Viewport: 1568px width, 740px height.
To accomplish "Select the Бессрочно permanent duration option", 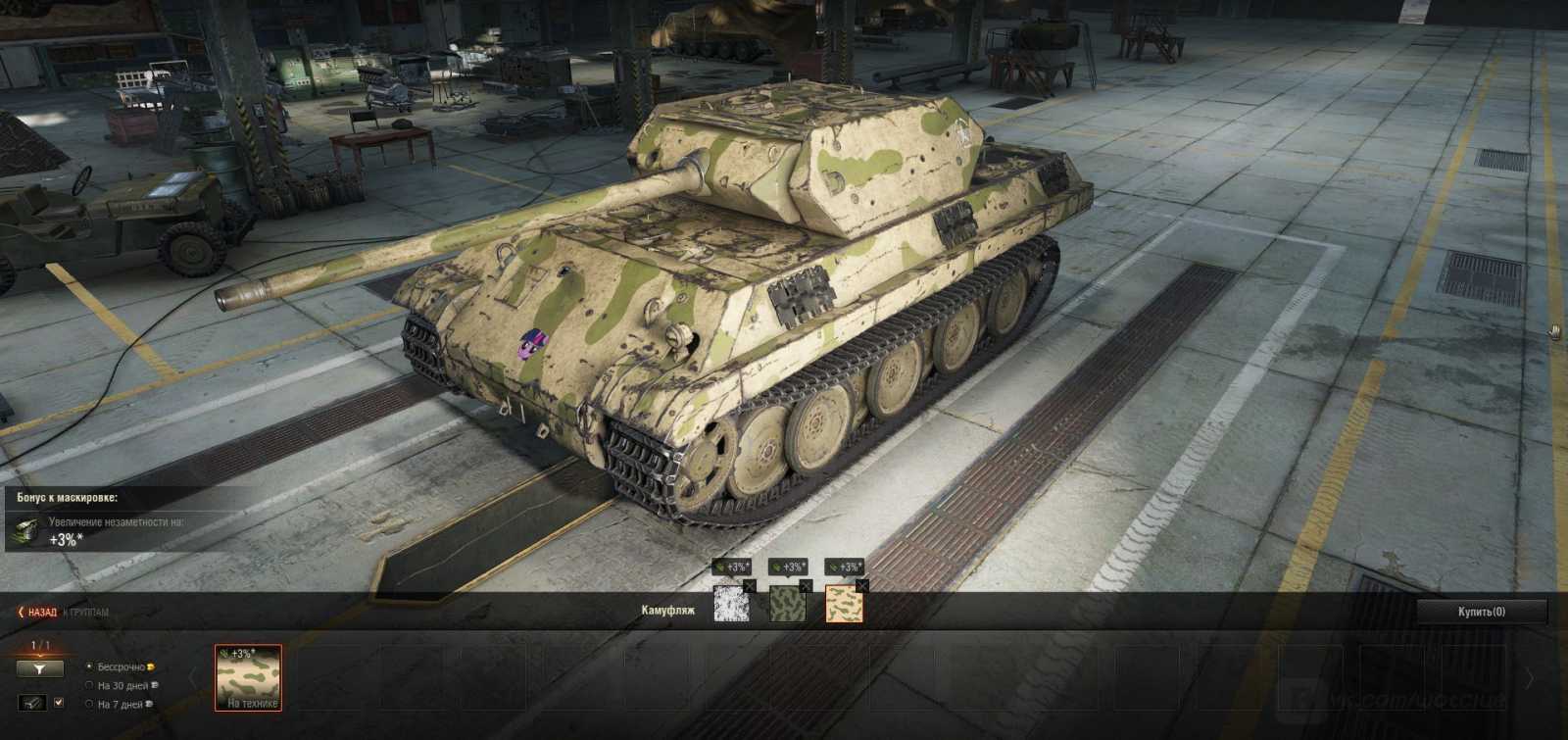I will pos(90,667).
